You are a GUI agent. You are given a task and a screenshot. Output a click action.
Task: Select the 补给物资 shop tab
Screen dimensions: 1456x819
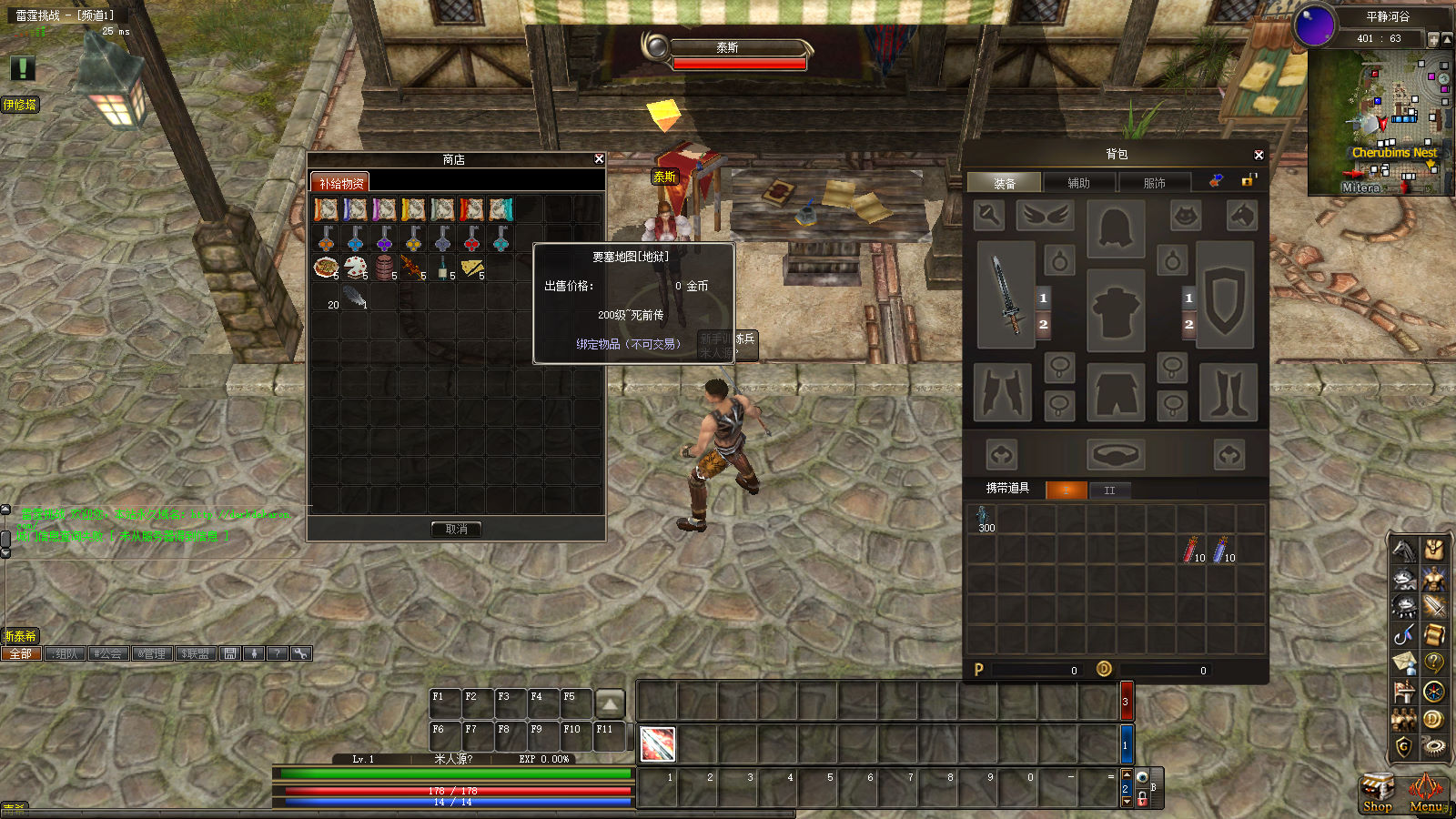[x=340, y=183]
